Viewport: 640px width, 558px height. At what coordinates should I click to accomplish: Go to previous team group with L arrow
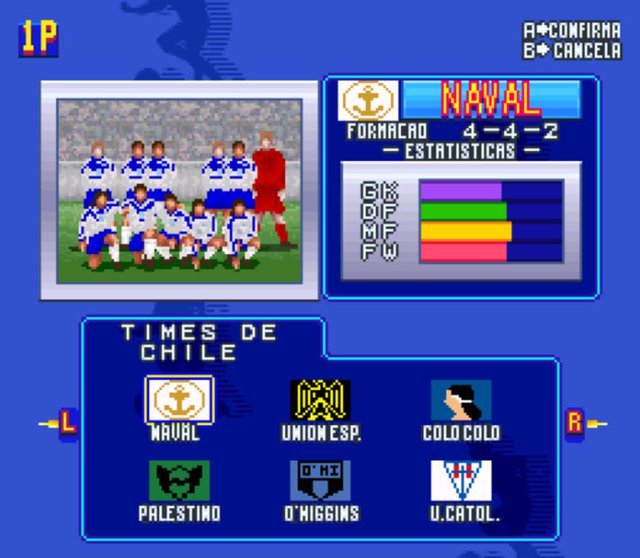click(64, 424)
